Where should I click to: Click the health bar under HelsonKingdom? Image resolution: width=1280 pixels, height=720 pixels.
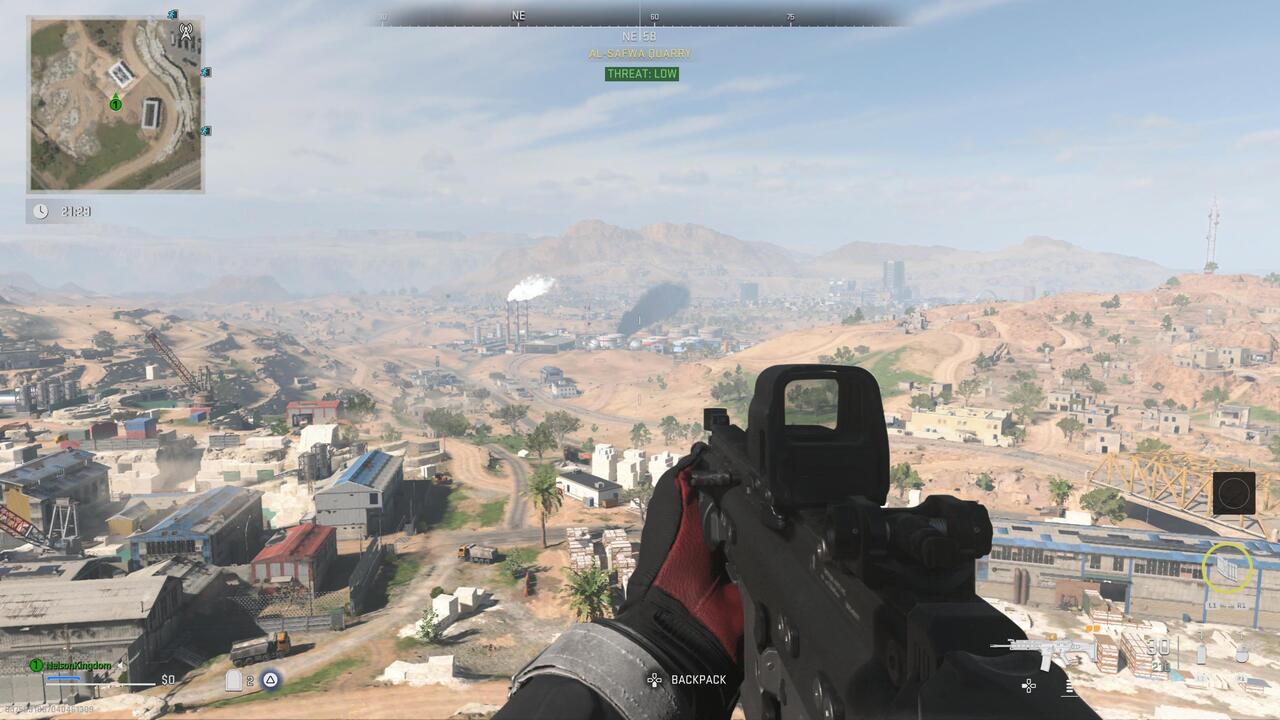coord(100,683)
